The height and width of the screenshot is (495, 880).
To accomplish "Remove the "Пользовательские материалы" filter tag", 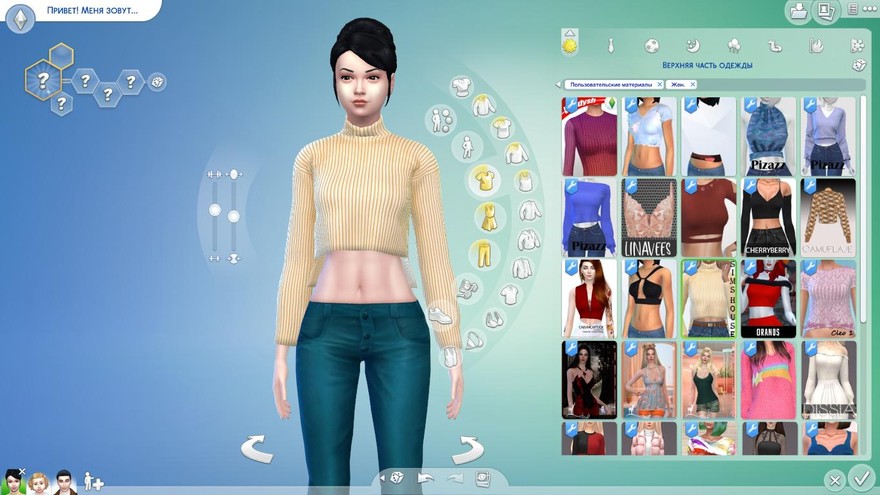I will click(x=659, y=85).
